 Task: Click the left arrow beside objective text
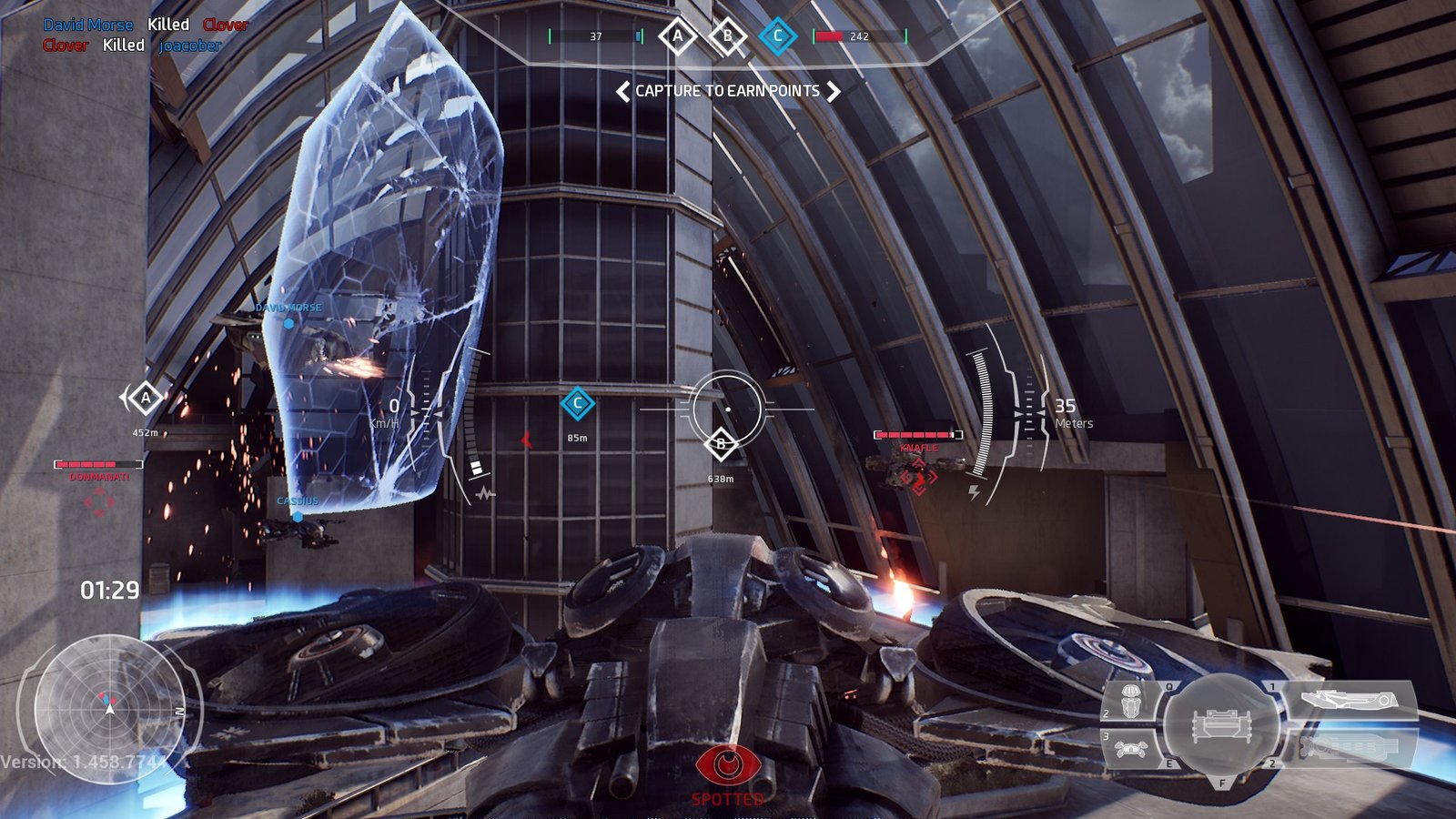click(623, 91)
